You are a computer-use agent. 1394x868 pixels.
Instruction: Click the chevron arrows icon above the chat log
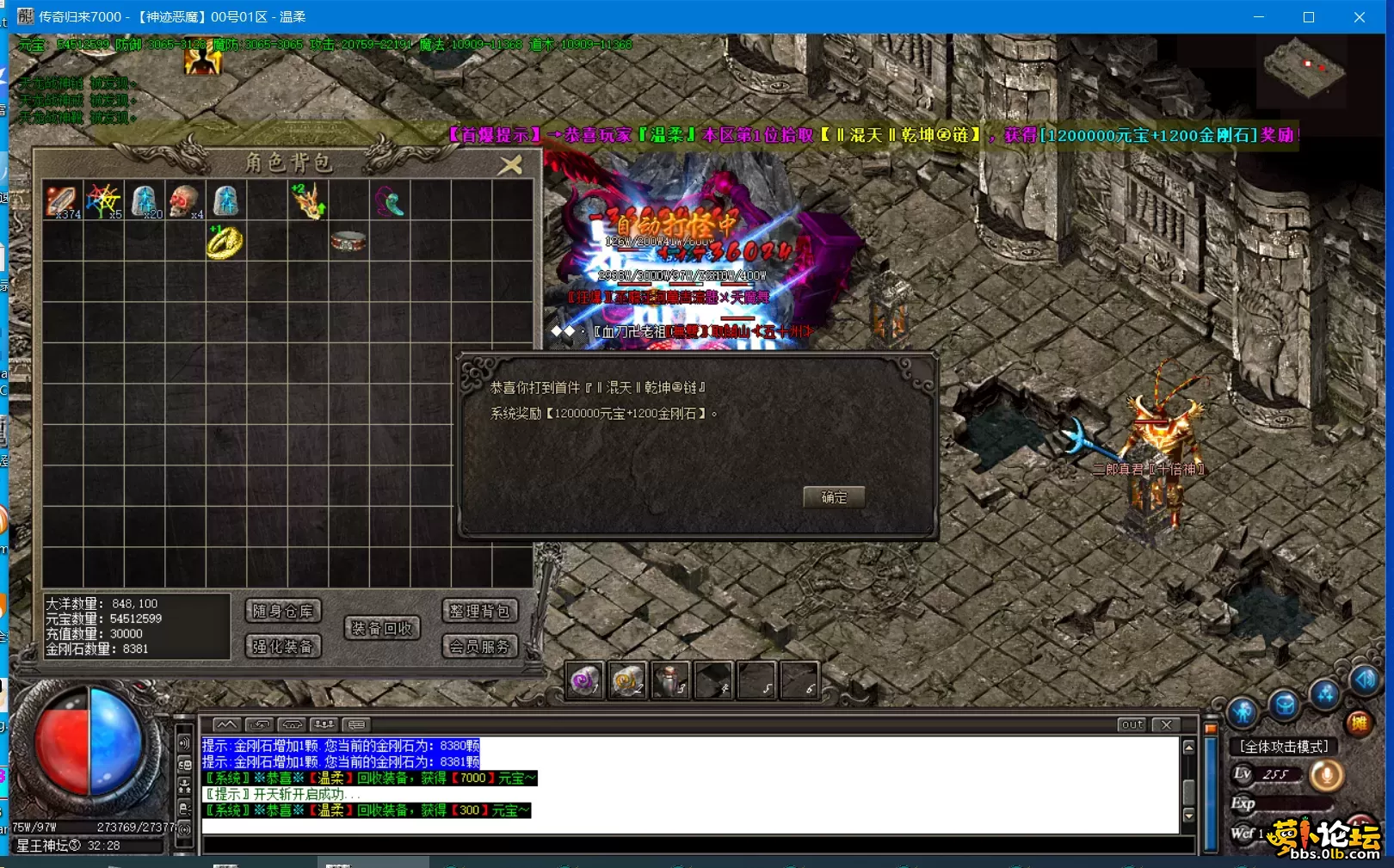(x=226, y=724)
